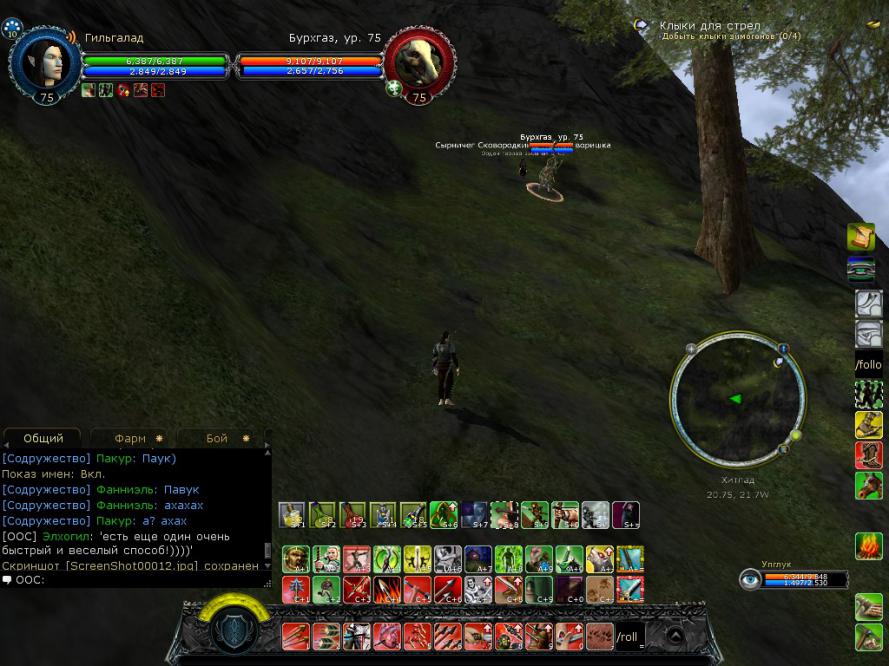Screen dimensions: 889x666
Task: Open the Фарм chat tab
Action: tap(131, 438)
